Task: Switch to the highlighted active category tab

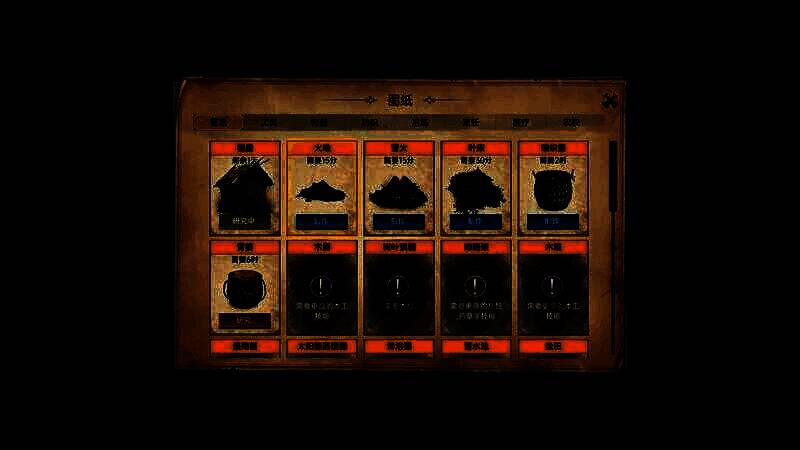Action: tap(219, 122)
